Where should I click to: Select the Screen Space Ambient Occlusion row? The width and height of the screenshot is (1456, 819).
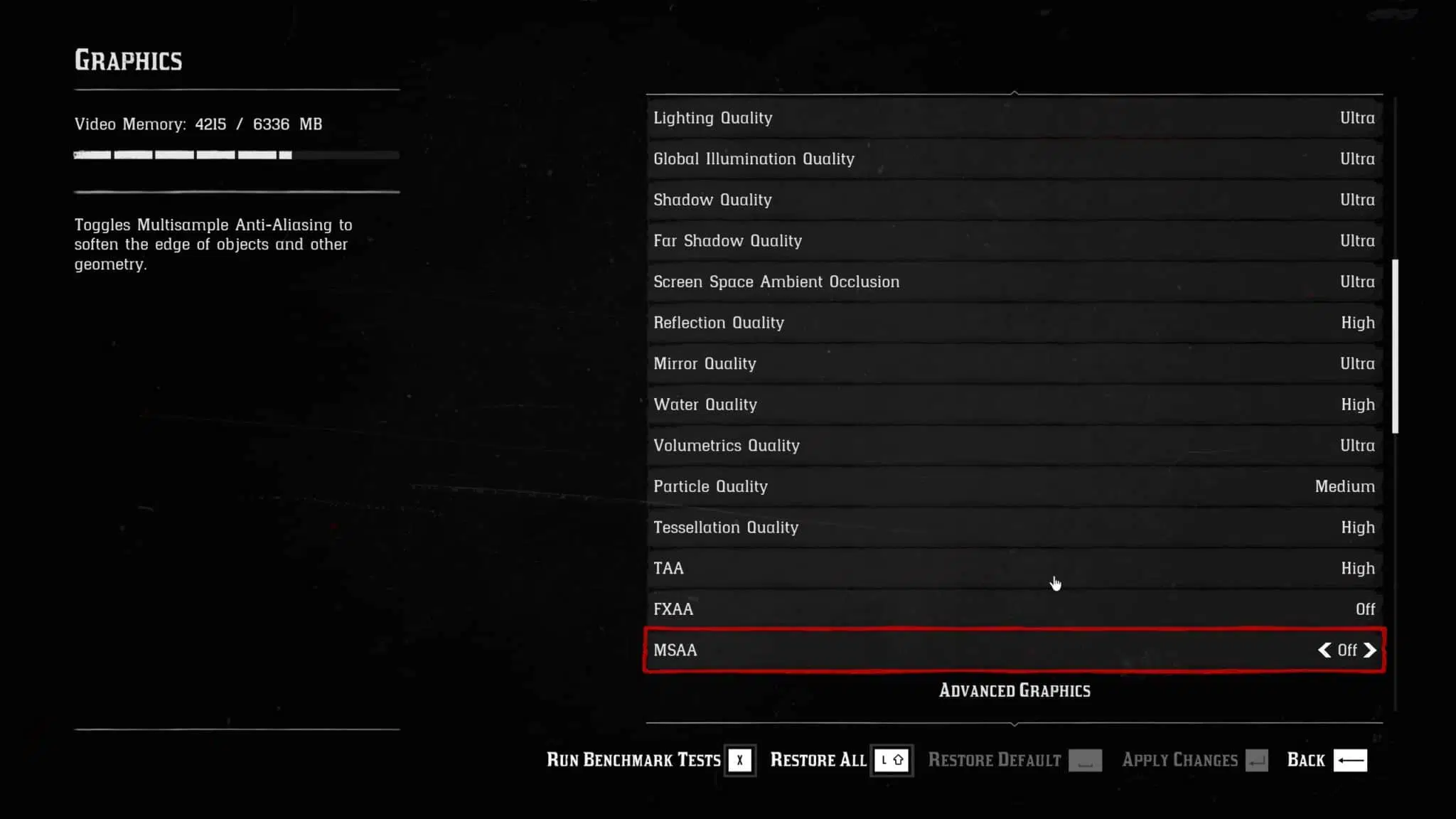pos(1013,282)
